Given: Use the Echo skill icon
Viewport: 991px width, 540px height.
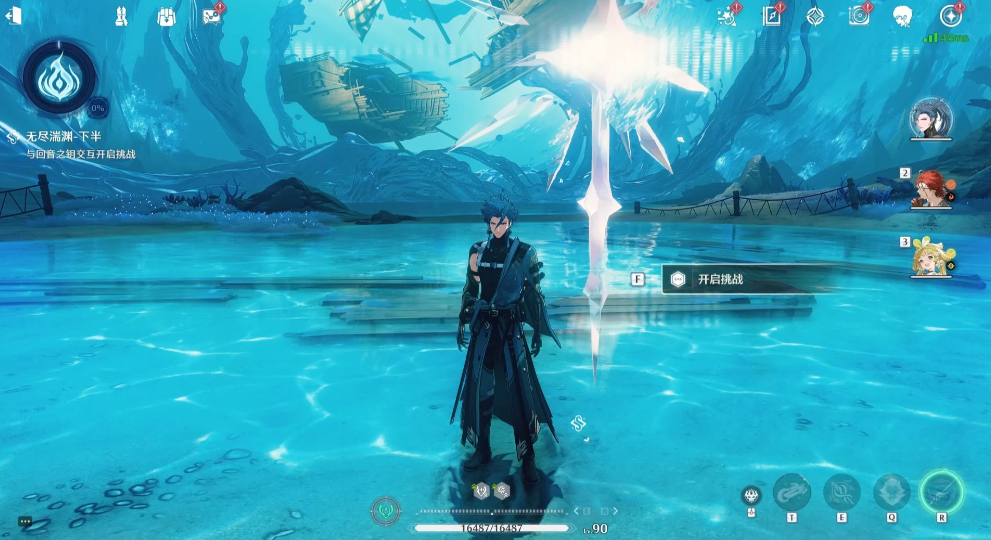Looking at the screenshot, I should (x=891, y=491).
